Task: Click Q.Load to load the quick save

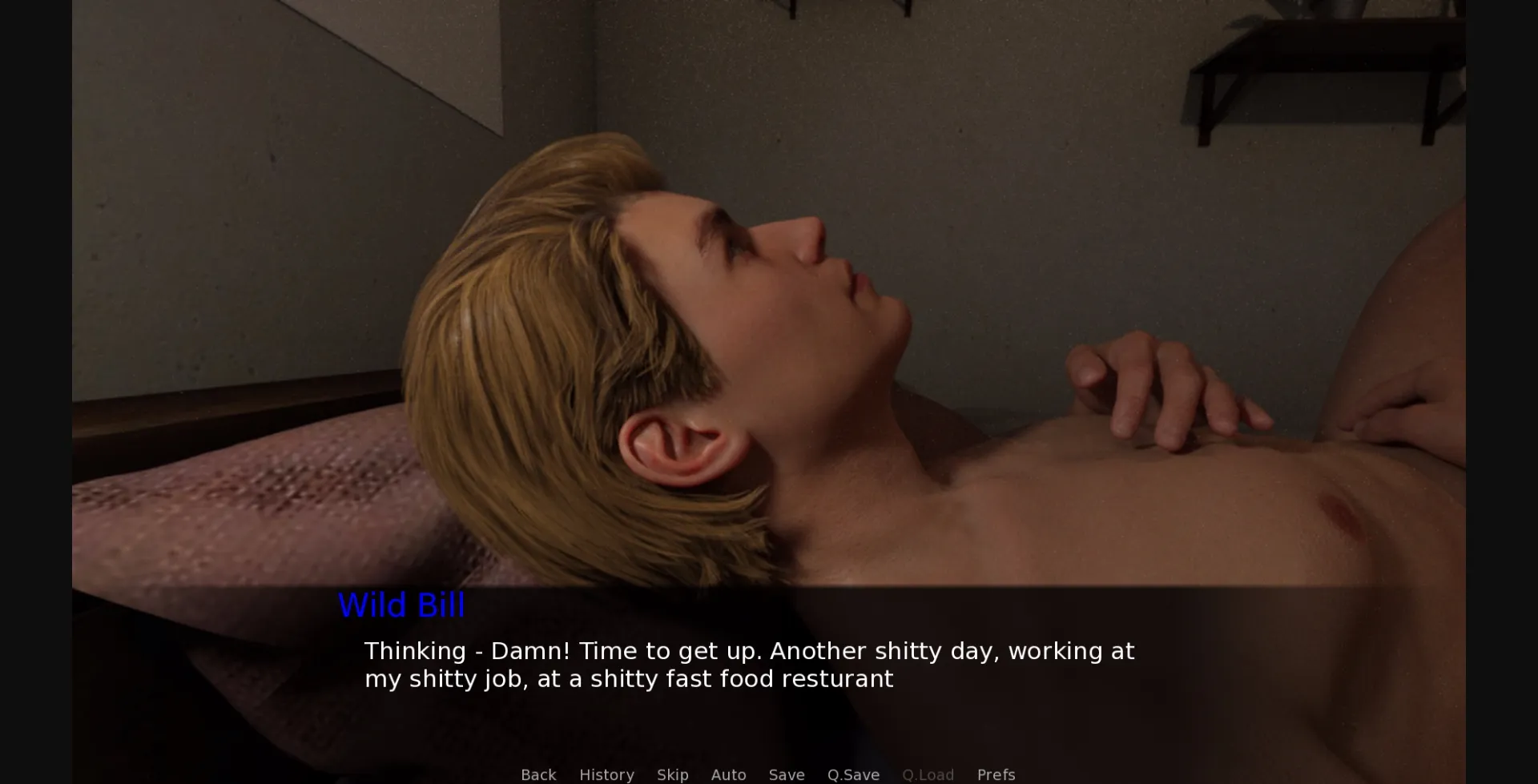Action: (928, 774)
